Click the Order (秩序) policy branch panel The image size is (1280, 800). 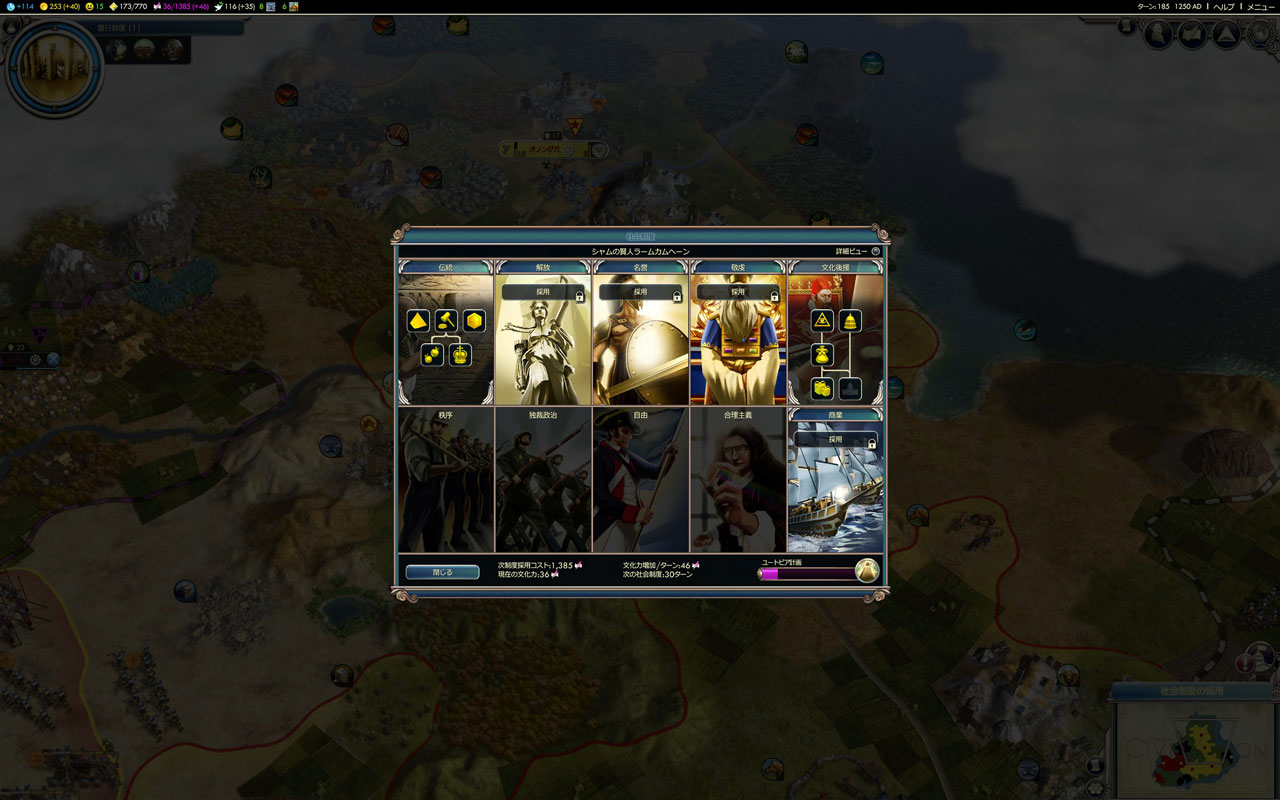click(445, 480)
